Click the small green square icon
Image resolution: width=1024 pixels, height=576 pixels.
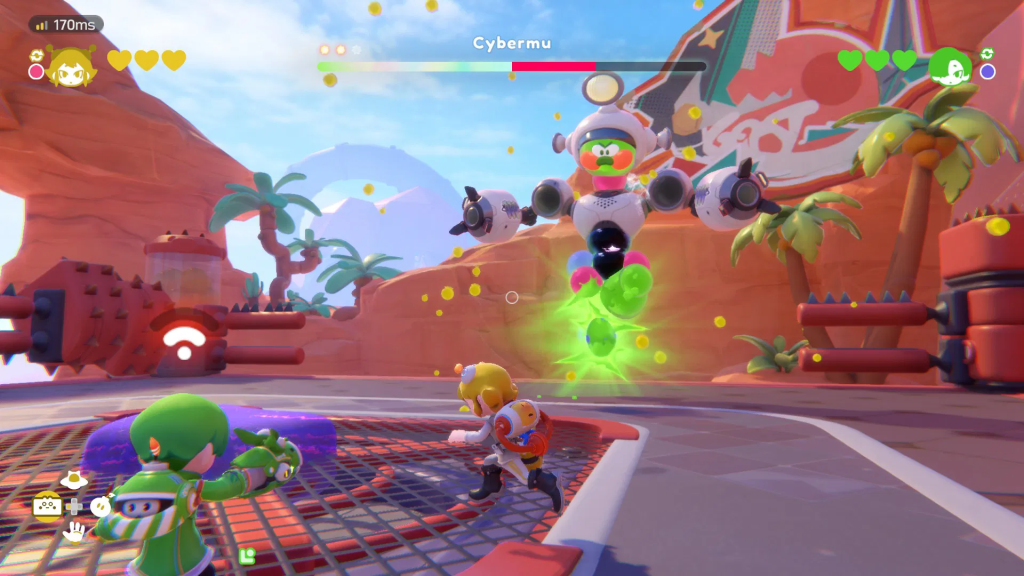247,553
